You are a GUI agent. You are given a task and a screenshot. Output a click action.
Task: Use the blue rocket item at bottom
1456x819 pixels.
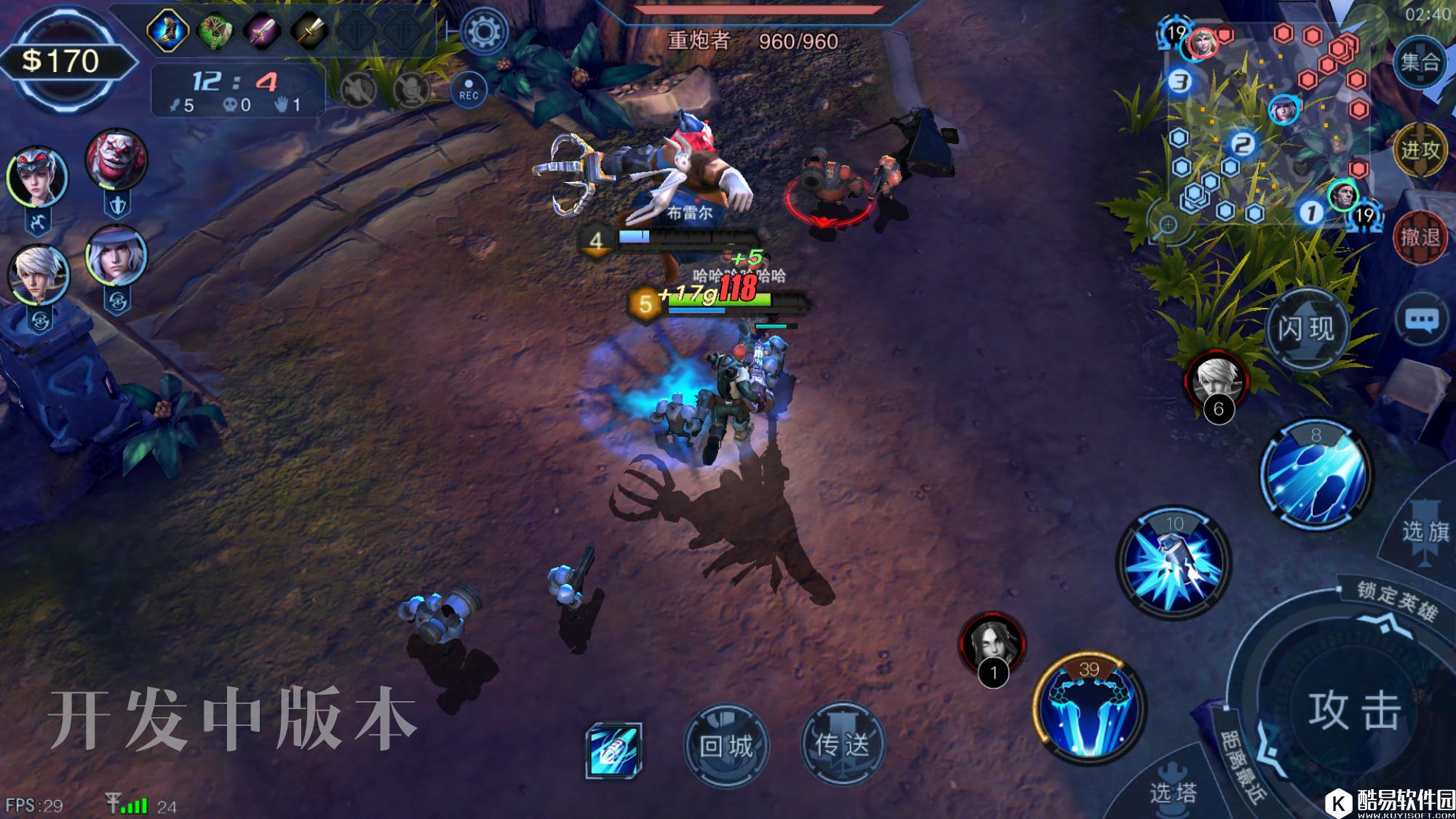pyautogui.click(x=613, y=750)
